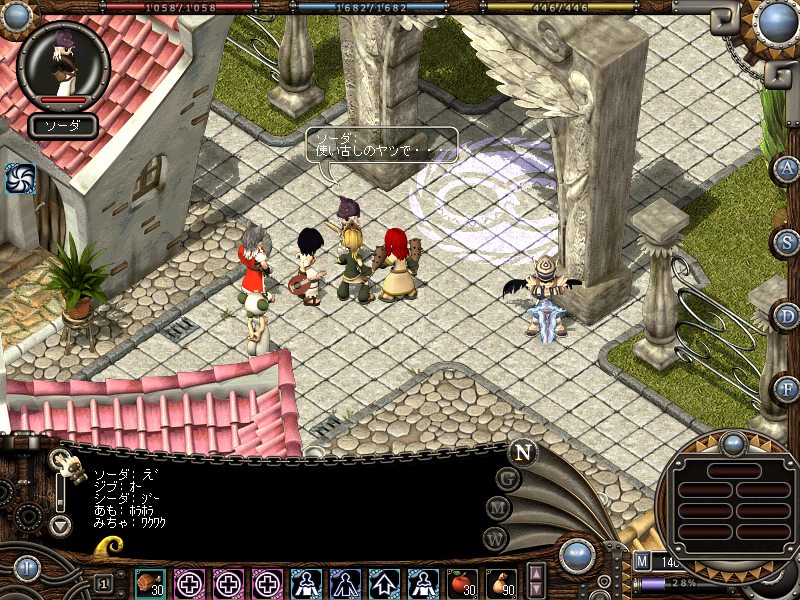
Task: Switch chat to the M channel
Action: point(499,508)
